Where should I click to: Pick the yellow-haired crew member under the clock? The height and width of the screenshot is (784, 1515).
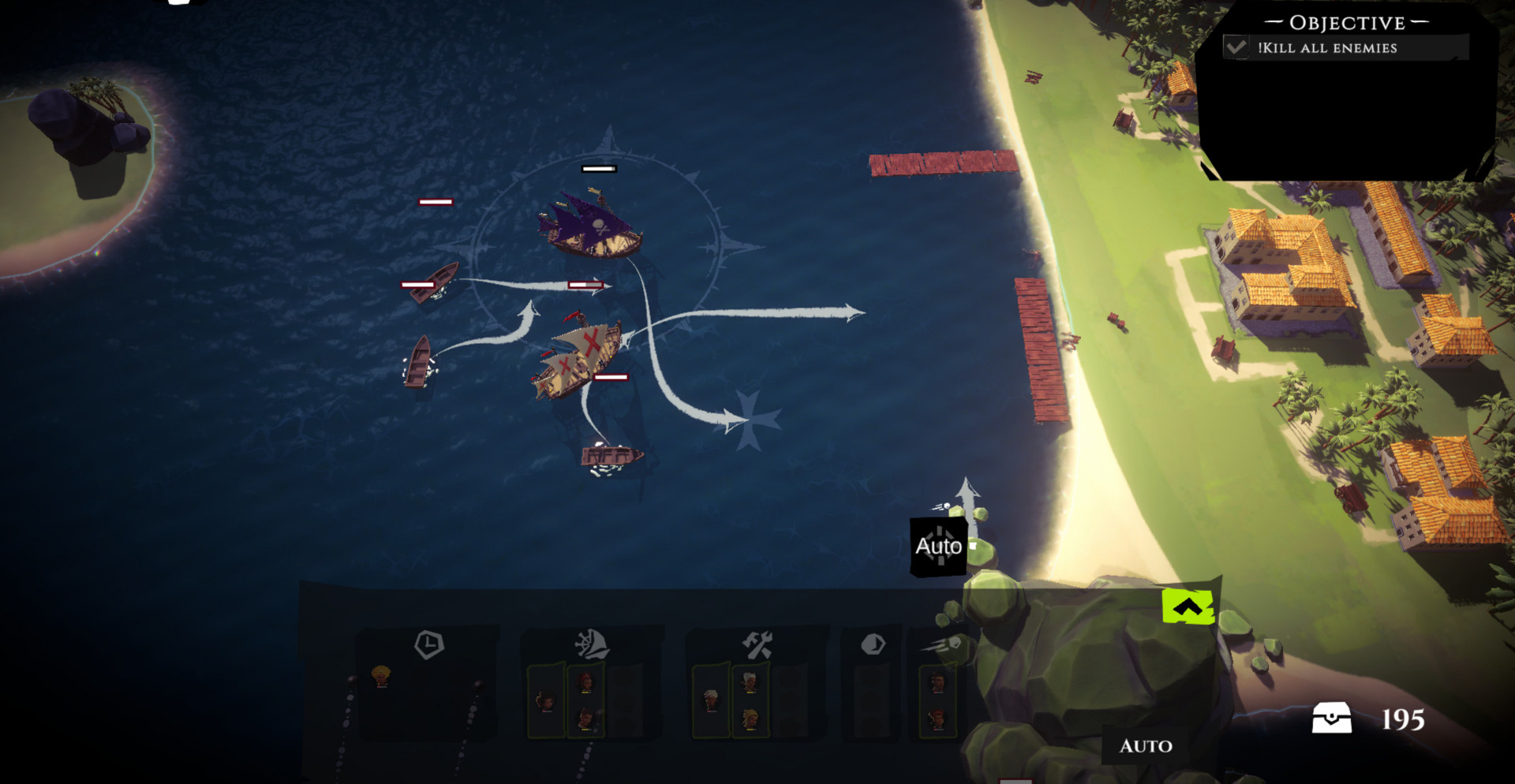(x=380, y=676)
